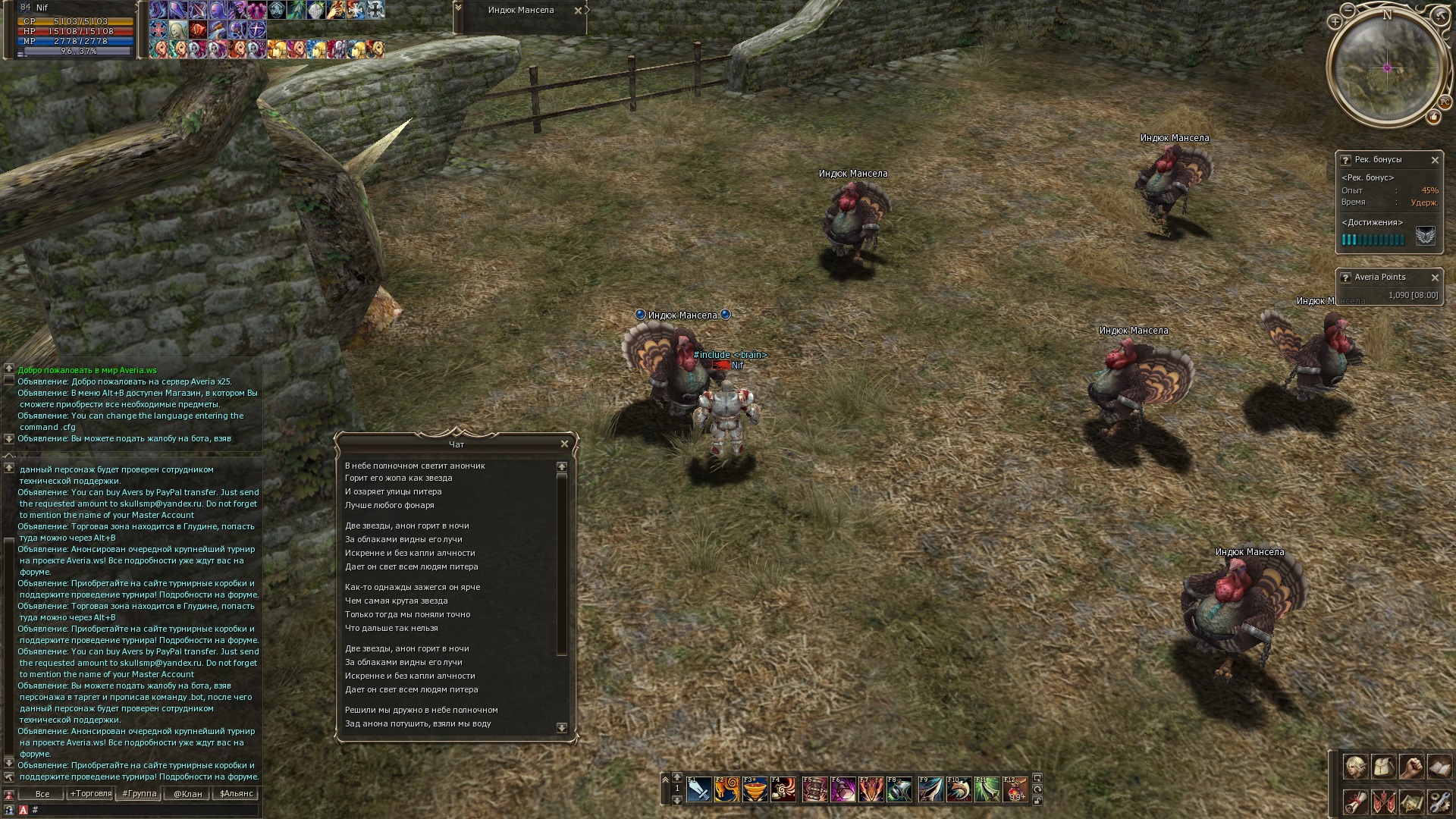Open the inventory bag icon
The width and height of the screenshot is (1456, 819).
(x=1382, y=767)
